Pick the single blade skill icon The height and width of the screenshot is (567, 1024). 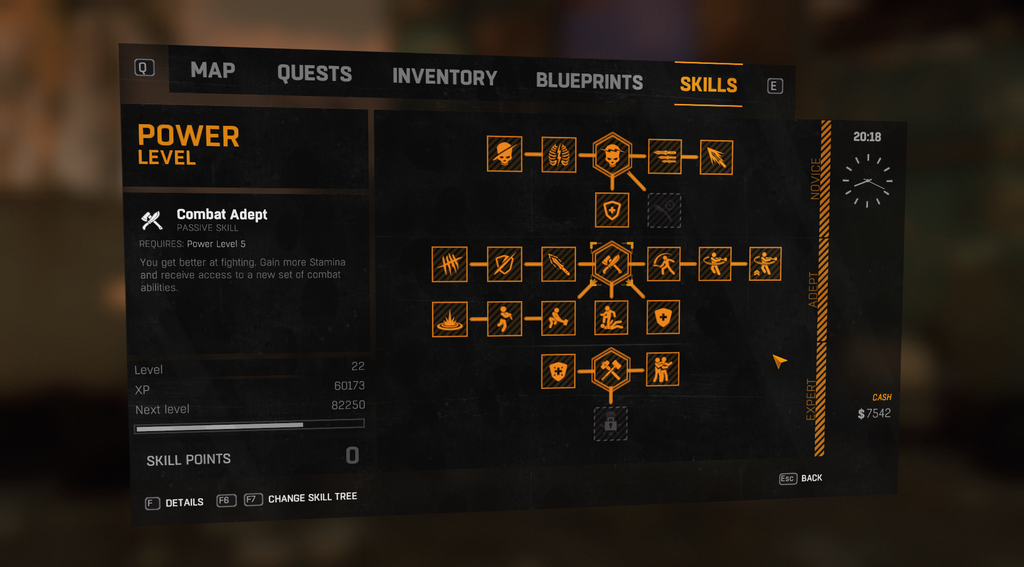[558, 264]
